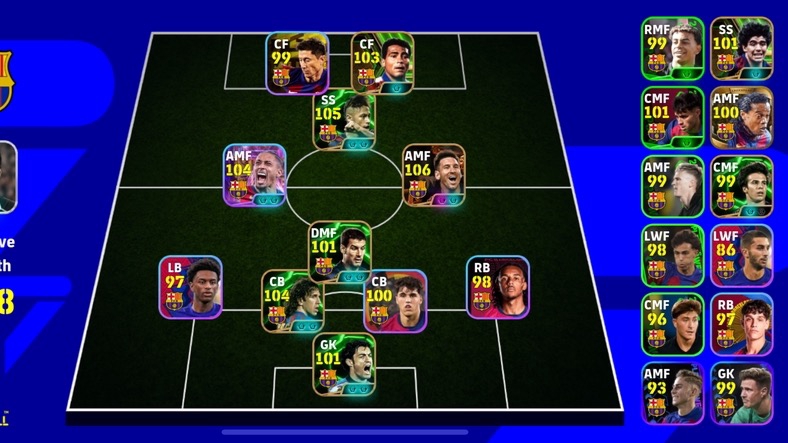Pick the AMF 104 player card
This screenshot has height=443, width=788.
[255, 176]
